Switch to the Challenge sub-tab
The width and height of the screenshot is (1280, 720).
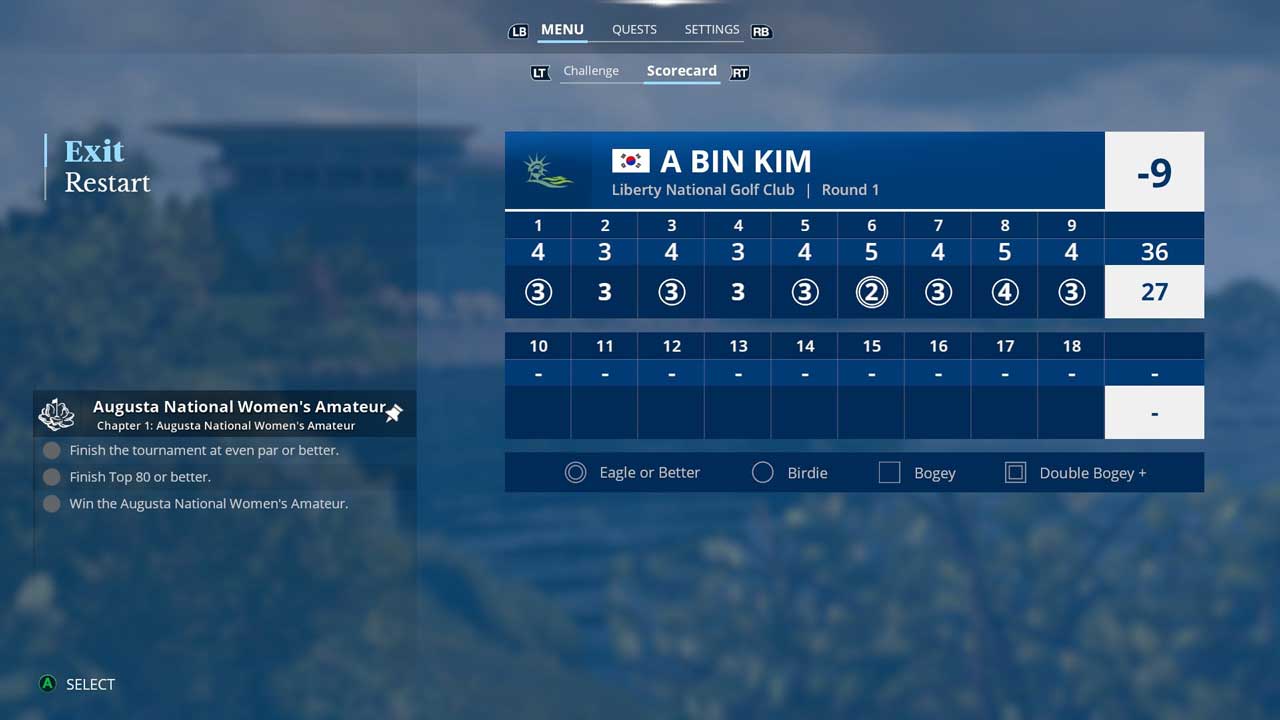(x=591, y=71)
